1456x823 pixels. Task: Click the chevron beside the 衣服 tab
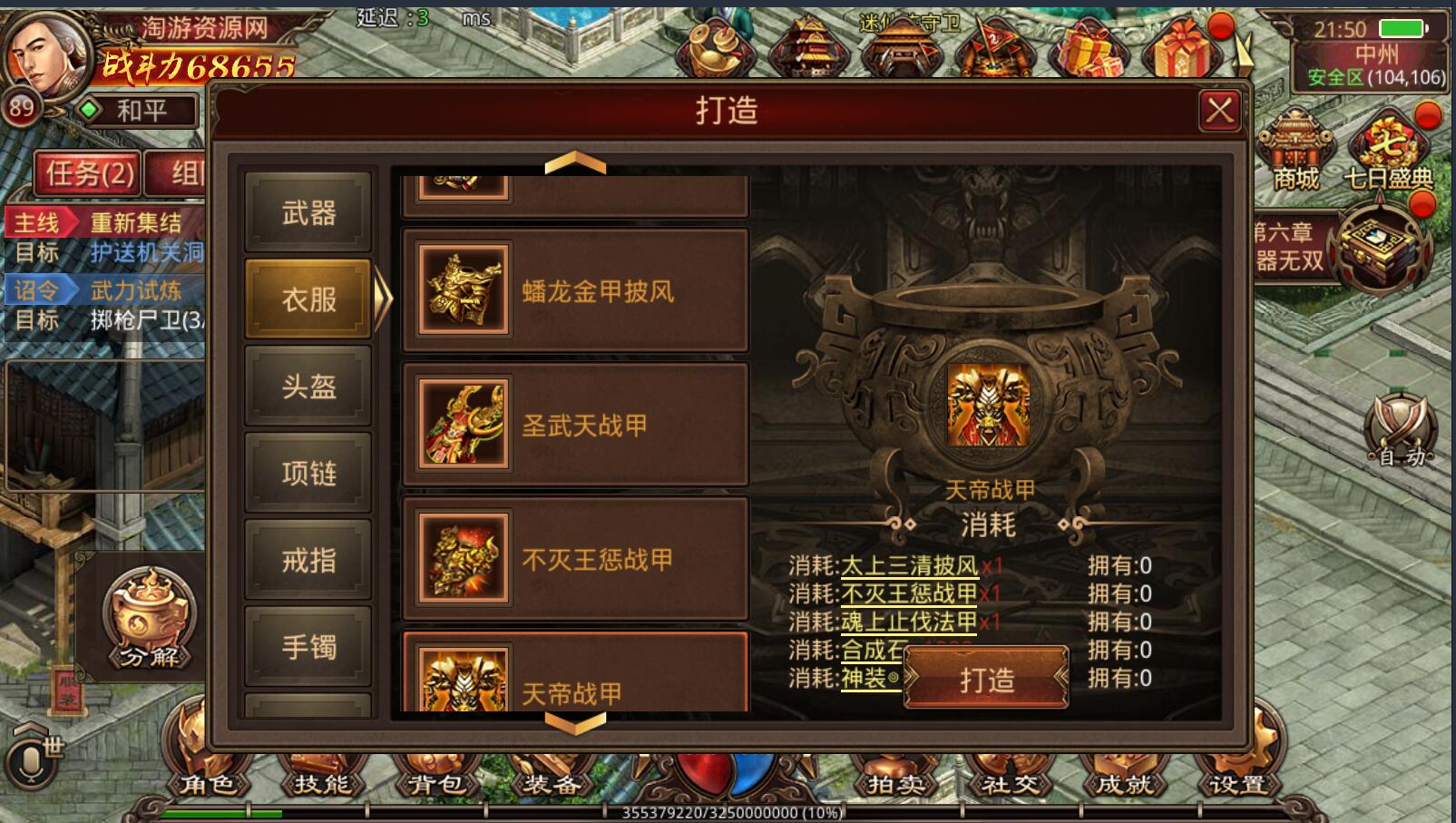coord(381,298)
